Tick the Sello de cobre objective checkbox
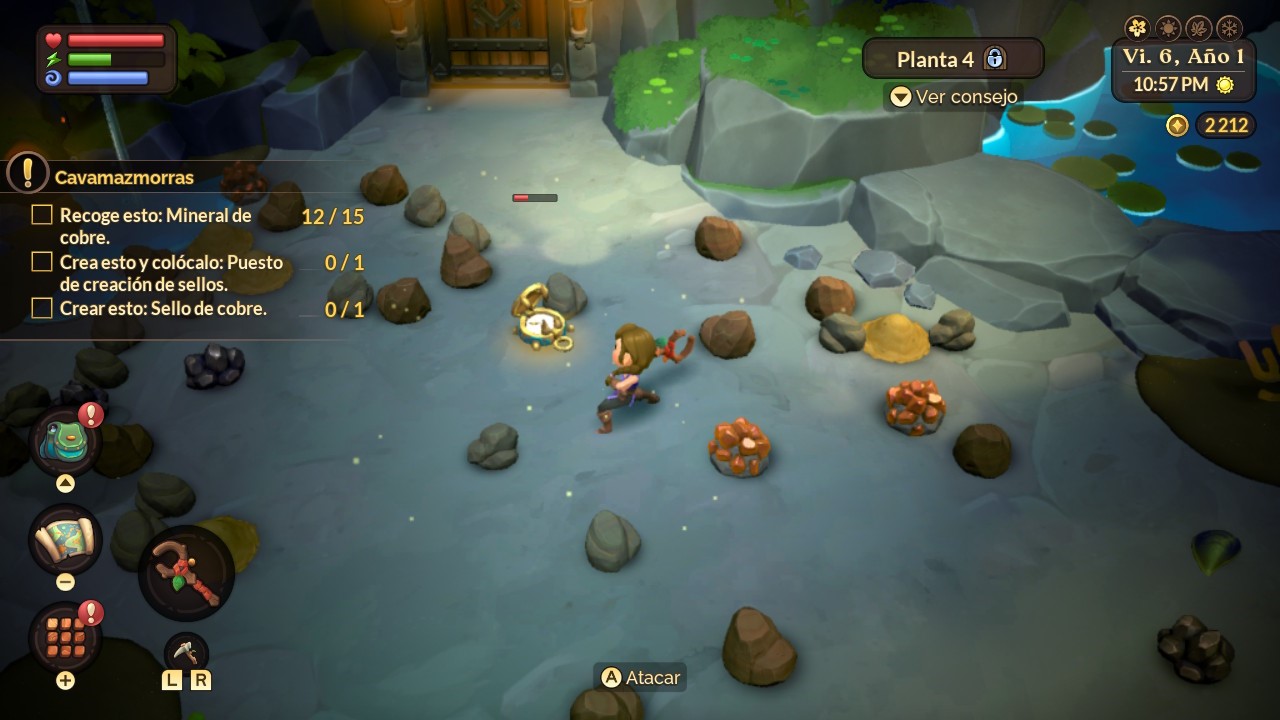This screenshot has width=1280, height=720. pyautogui.click(x=42, y=309)
